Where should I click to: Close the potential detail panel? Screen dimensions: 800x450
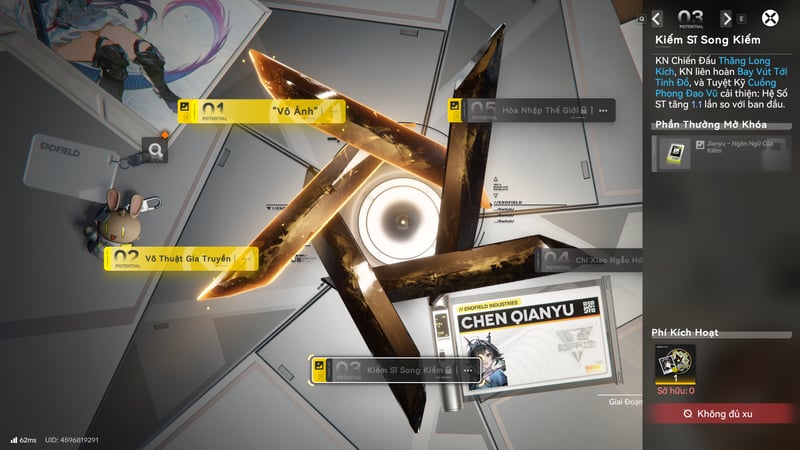click(770, 18)
